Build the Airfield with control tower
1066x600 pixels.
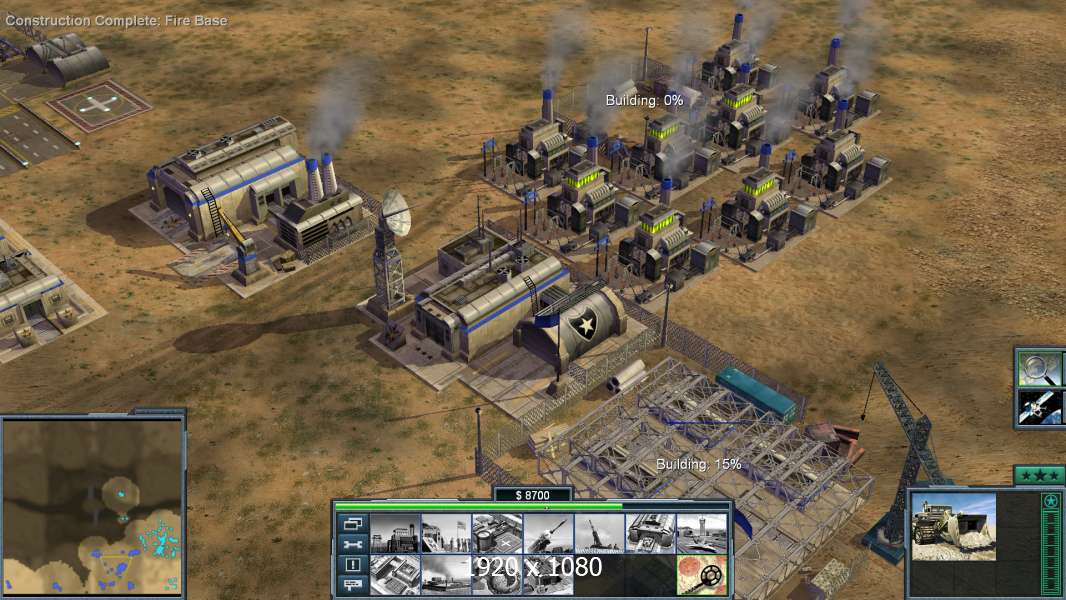pos(701,534)
